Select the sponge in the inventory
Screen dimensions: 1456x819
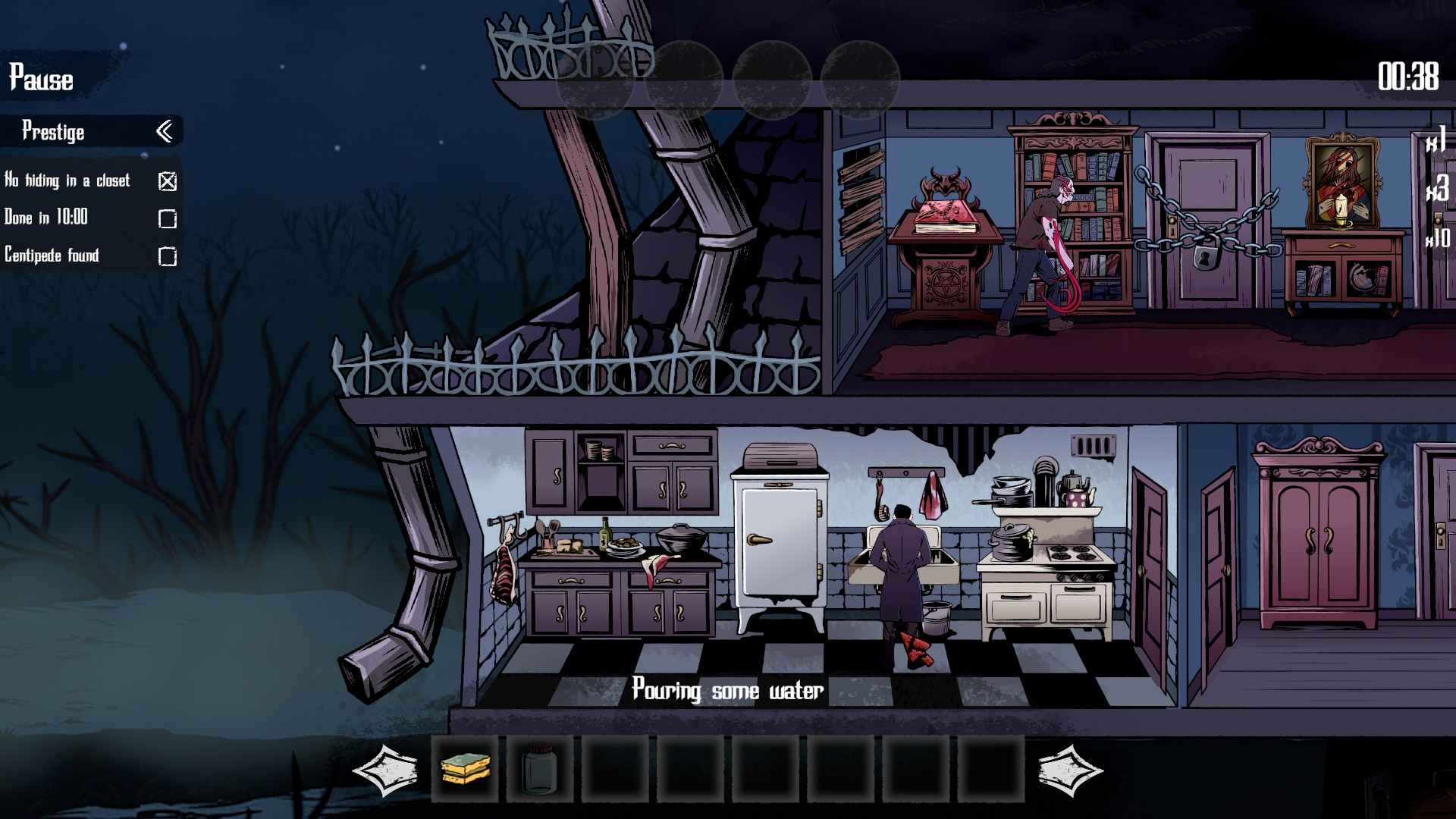[x=465, y=769]
